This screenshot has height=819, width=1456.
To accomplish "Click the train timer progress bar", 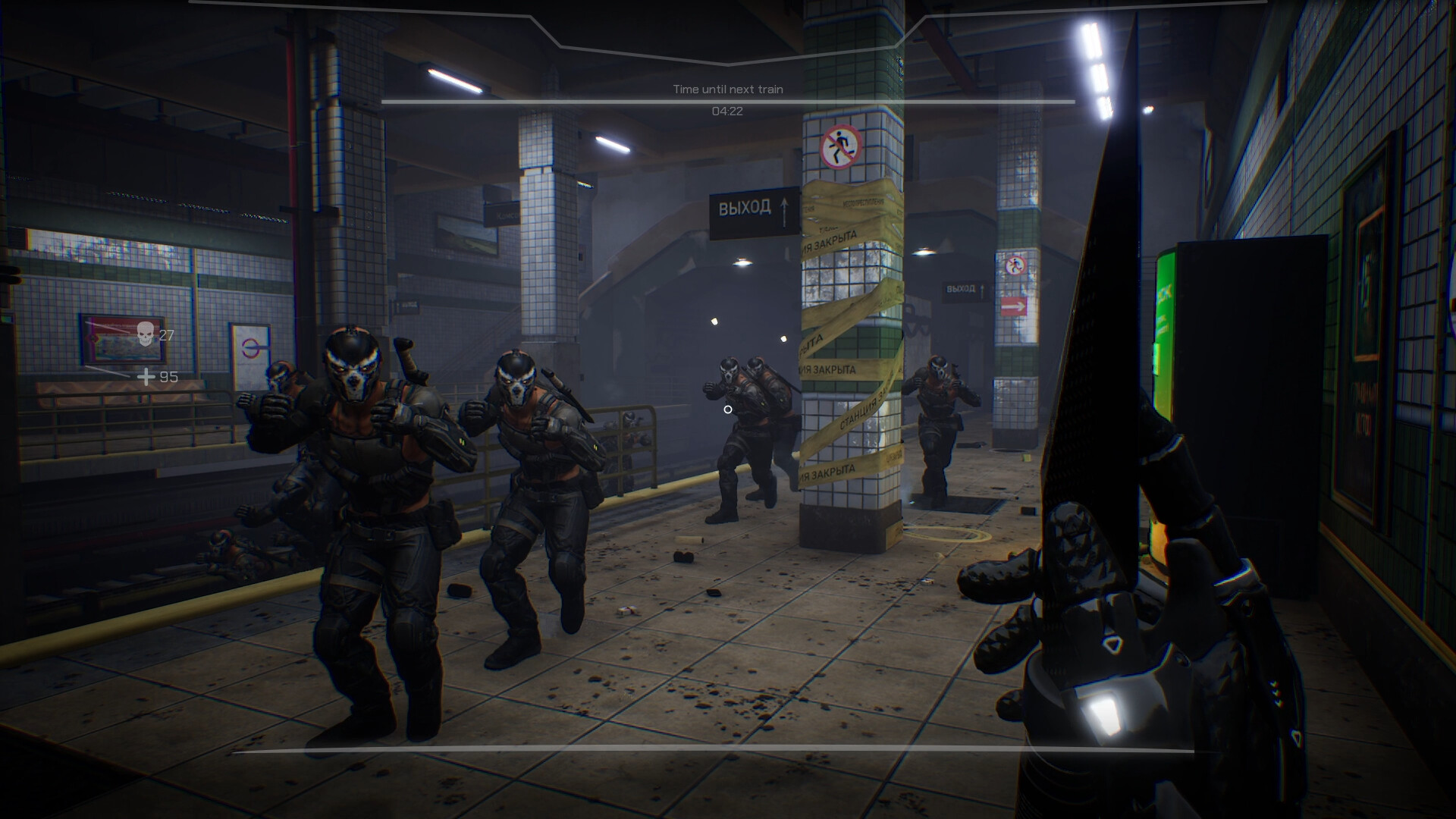I will pyautogui.click(x=728, y=102).
